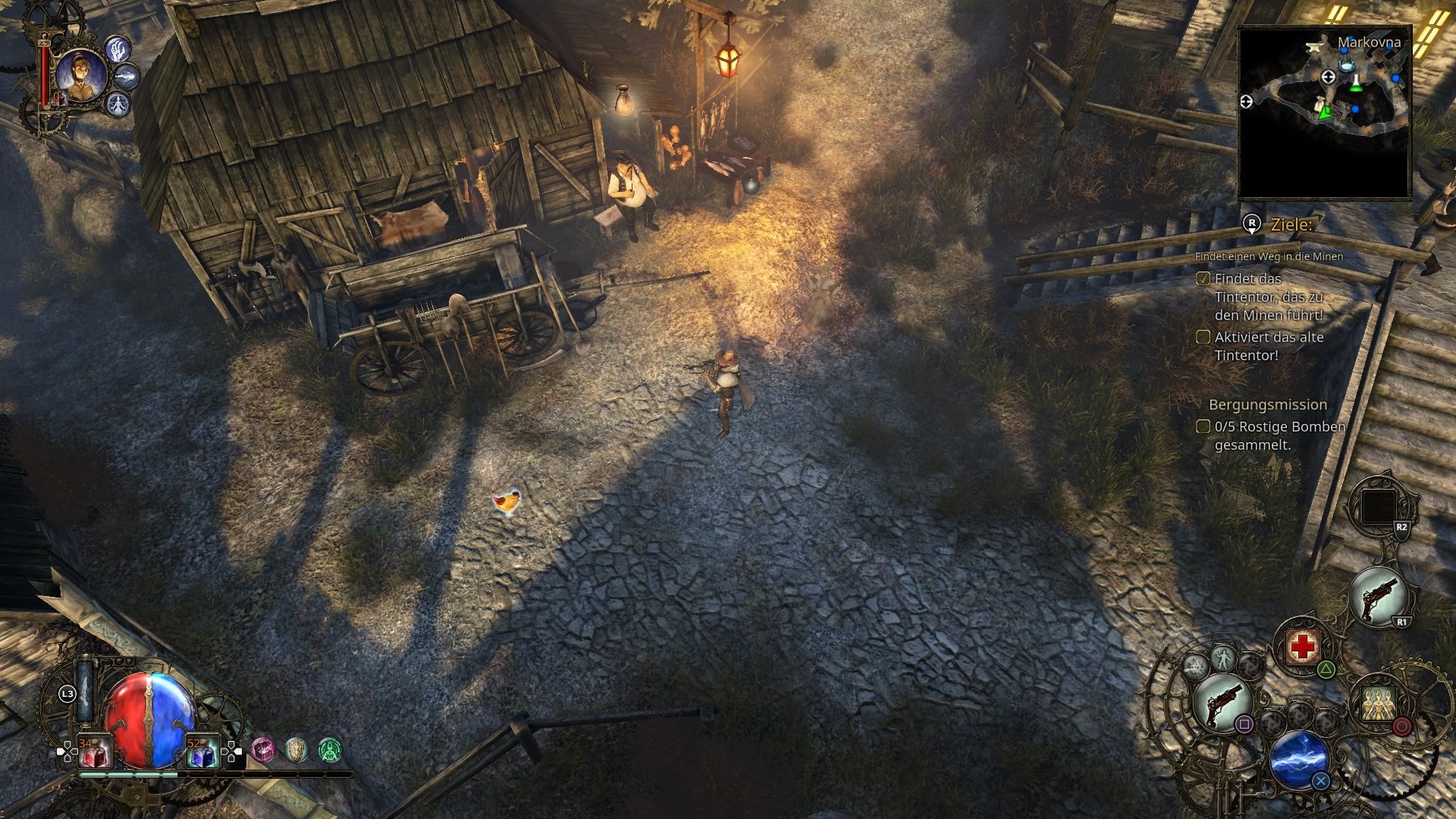
Task: Toggle the '0/5 Rostige Bomben gesammelt' checkbox
Action: coord(1205,428)
